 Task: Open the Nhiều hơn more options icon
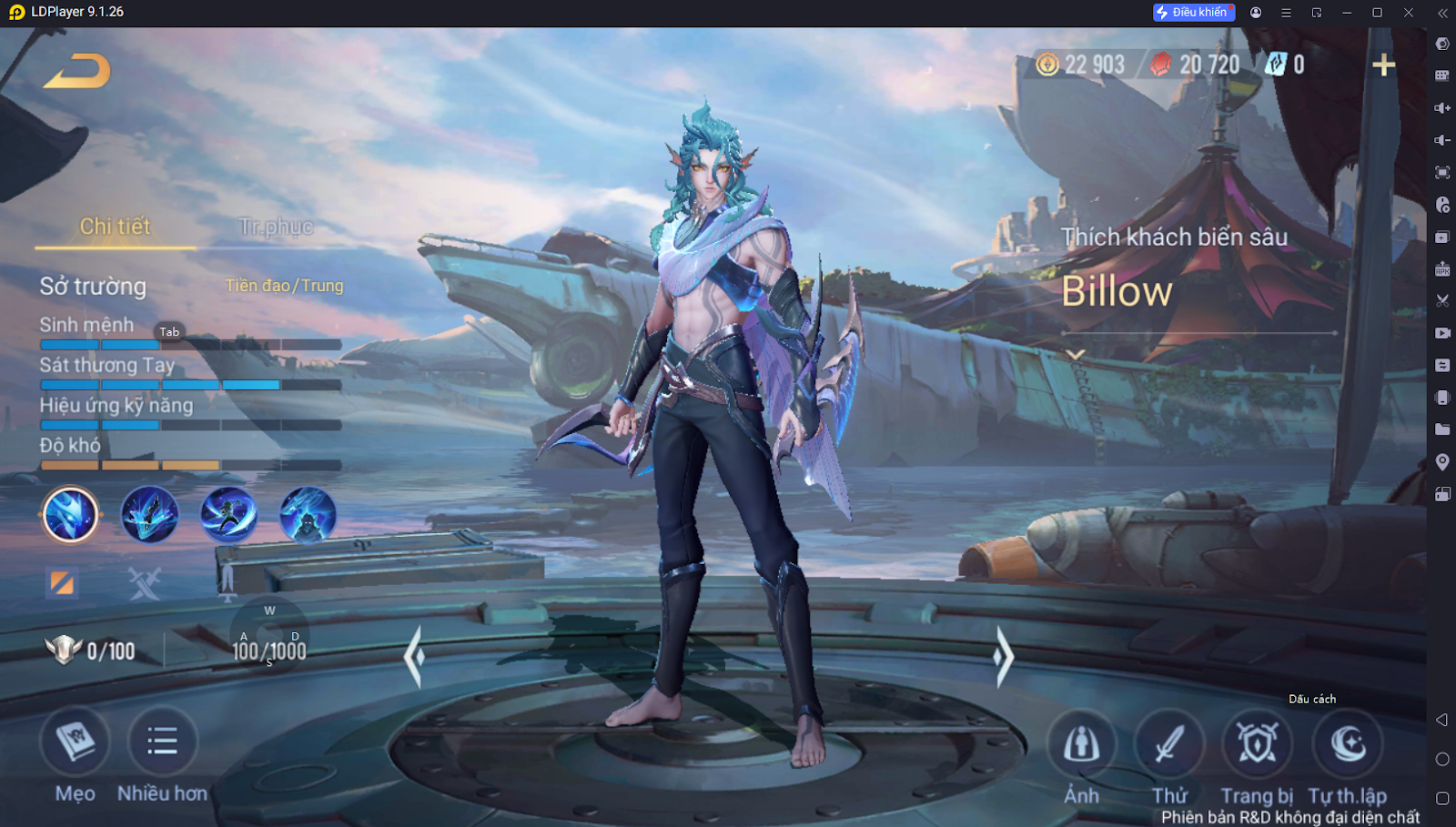[x=161, y=741]
